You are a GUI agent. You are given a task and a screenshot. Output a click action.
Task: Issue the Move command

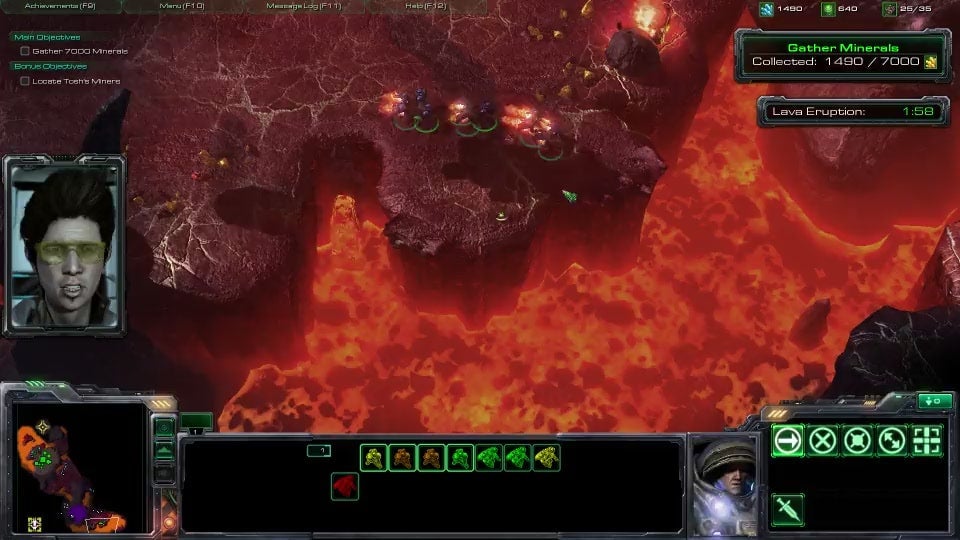[x=788, y=440]
